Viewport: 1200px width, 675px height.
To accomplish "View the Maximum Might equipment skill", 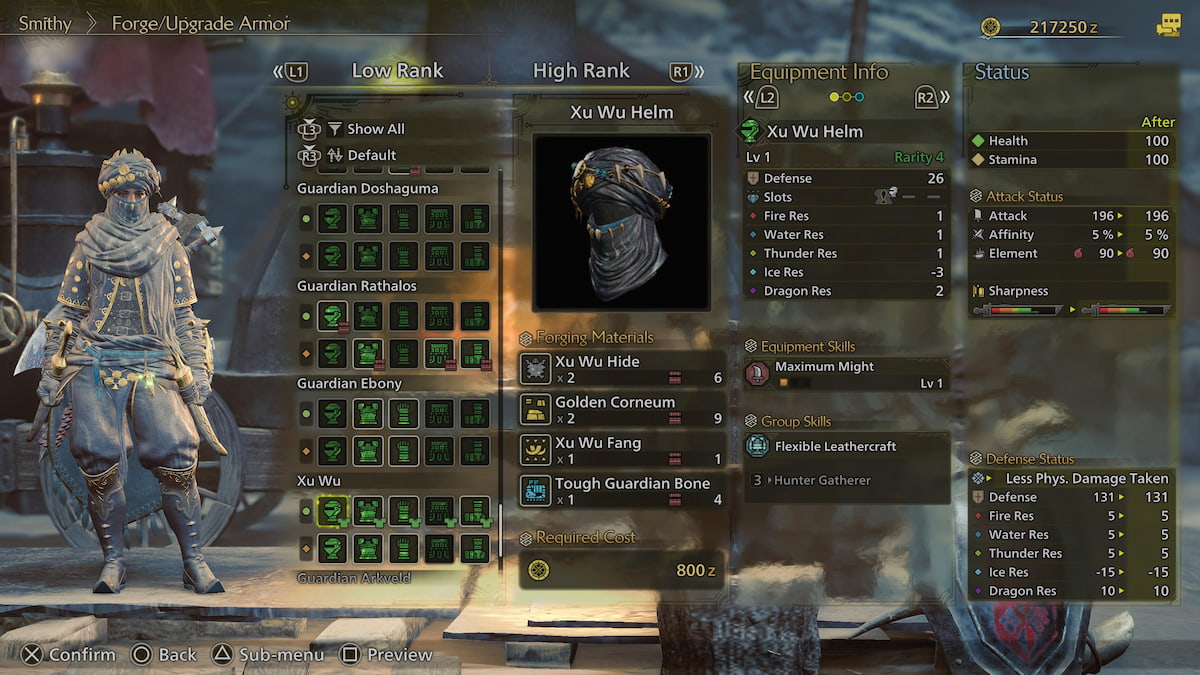I will [x=846, y=374].
